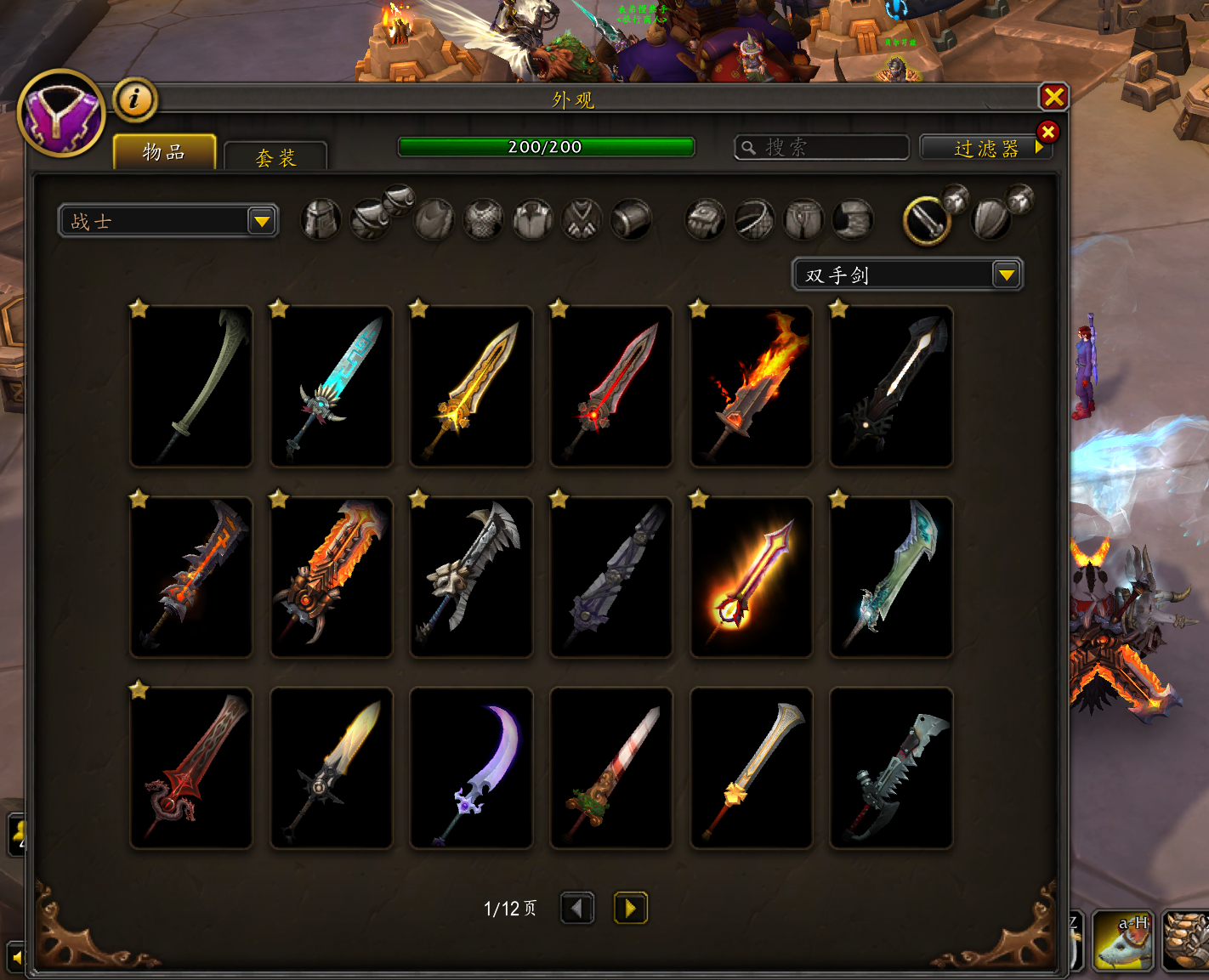Pick the golden glowing sword appearance
The height and width of the screenshot is (980, 1209).
[472, 386]
